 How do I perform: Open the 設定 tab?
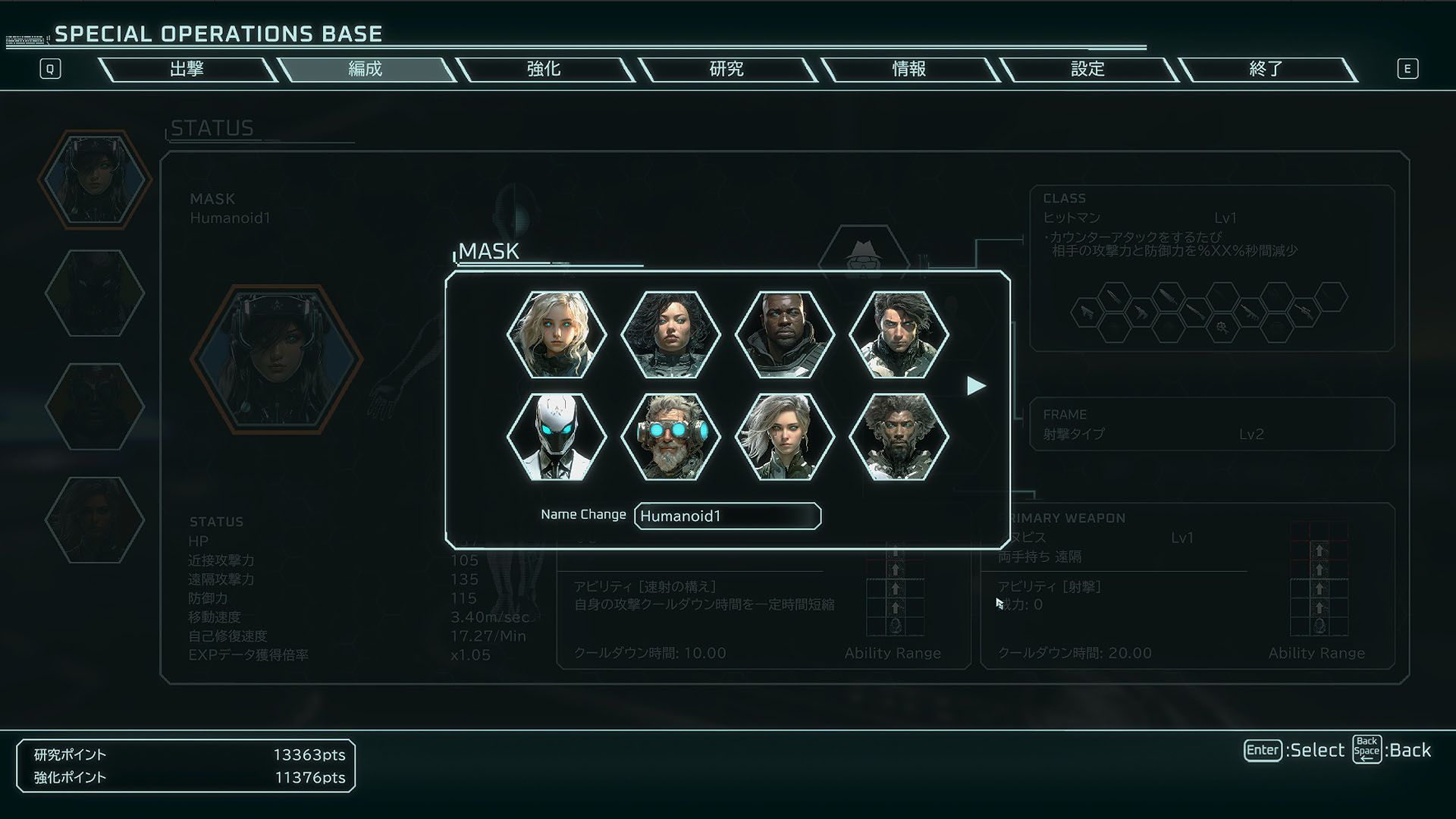click(x=1087, y=69)
